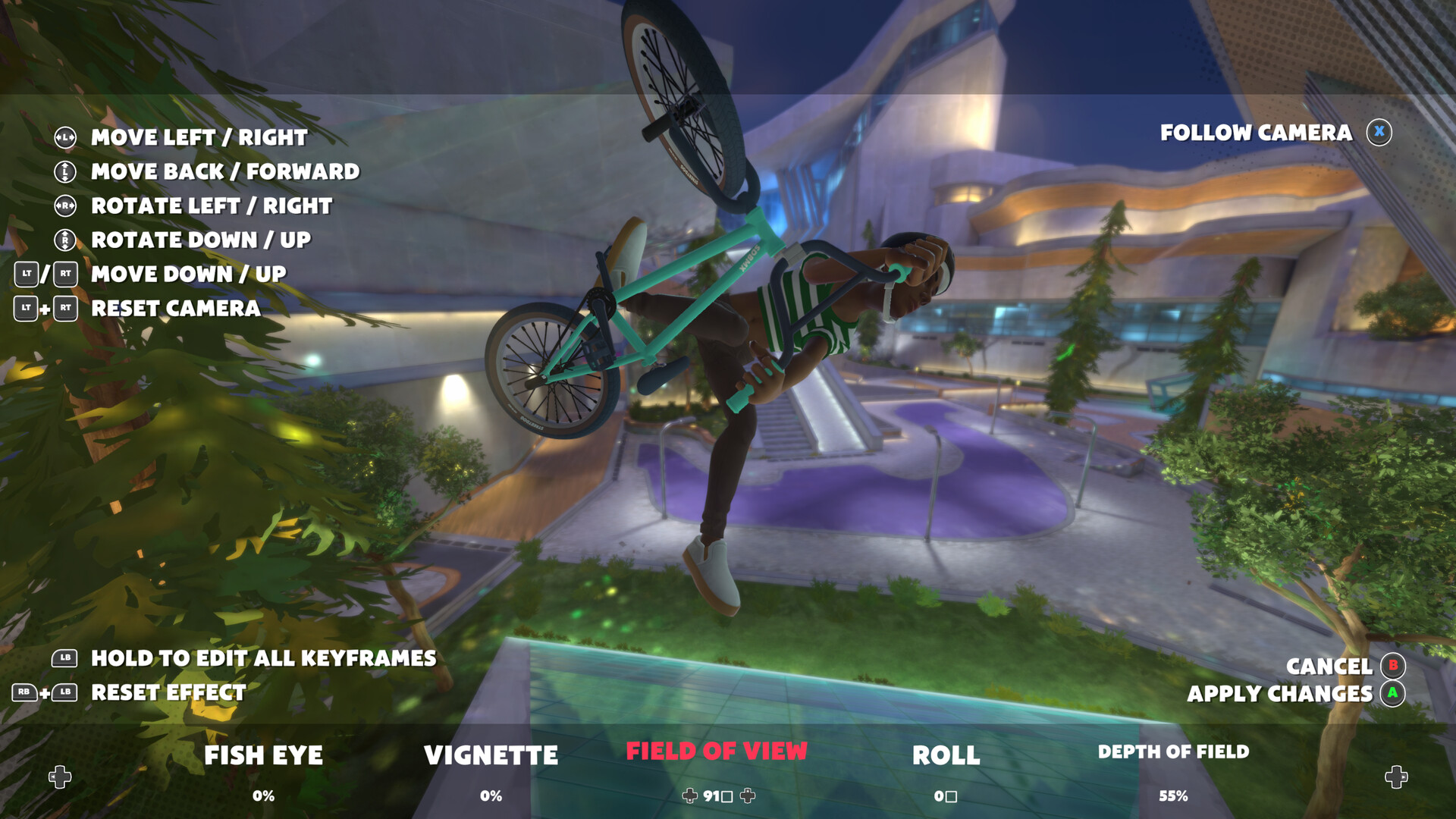This screenshot has width=1456, height=819.
Task: Select the Rotate Left/Right stick icon
Action: [x=64, y=206]
